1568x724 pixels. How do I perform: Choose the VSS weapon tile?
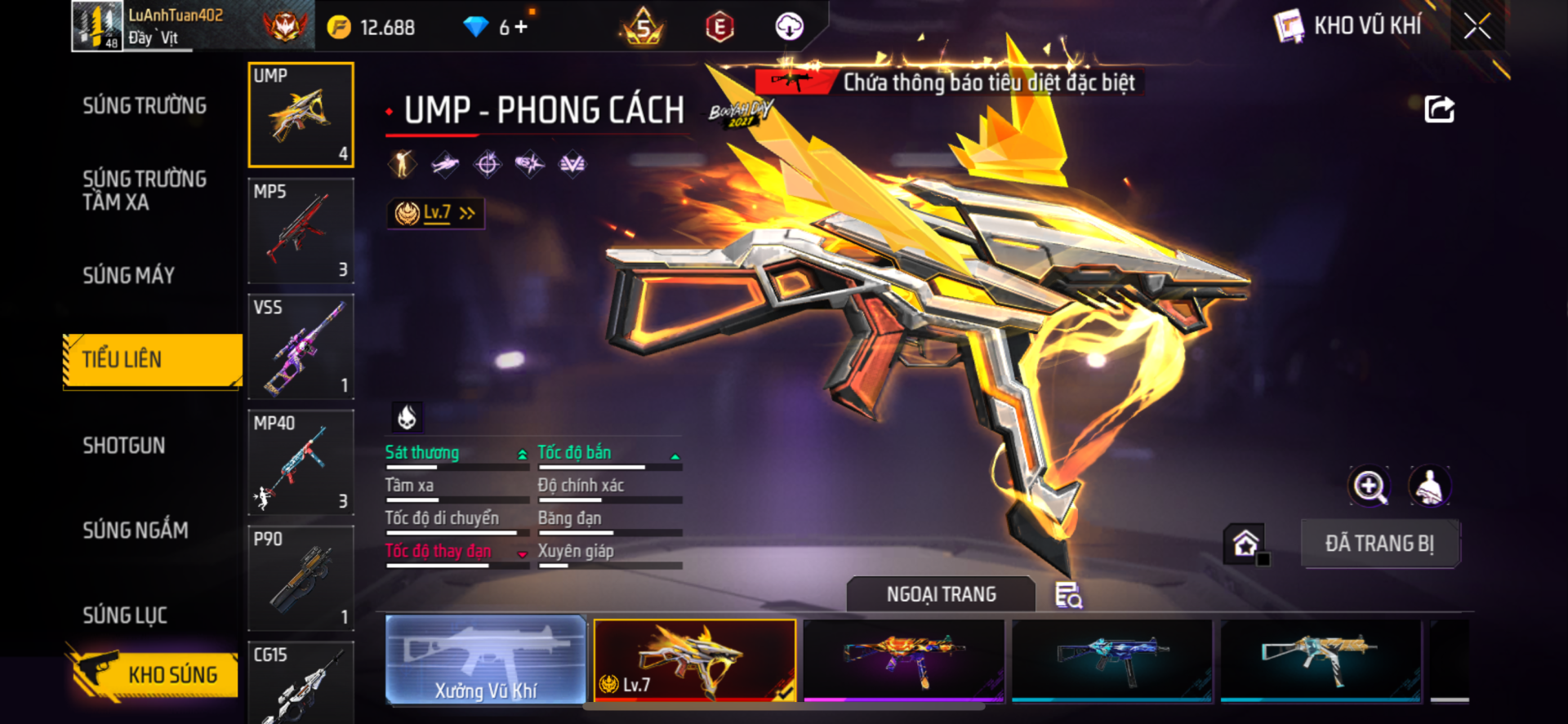[x=301, y=347]
